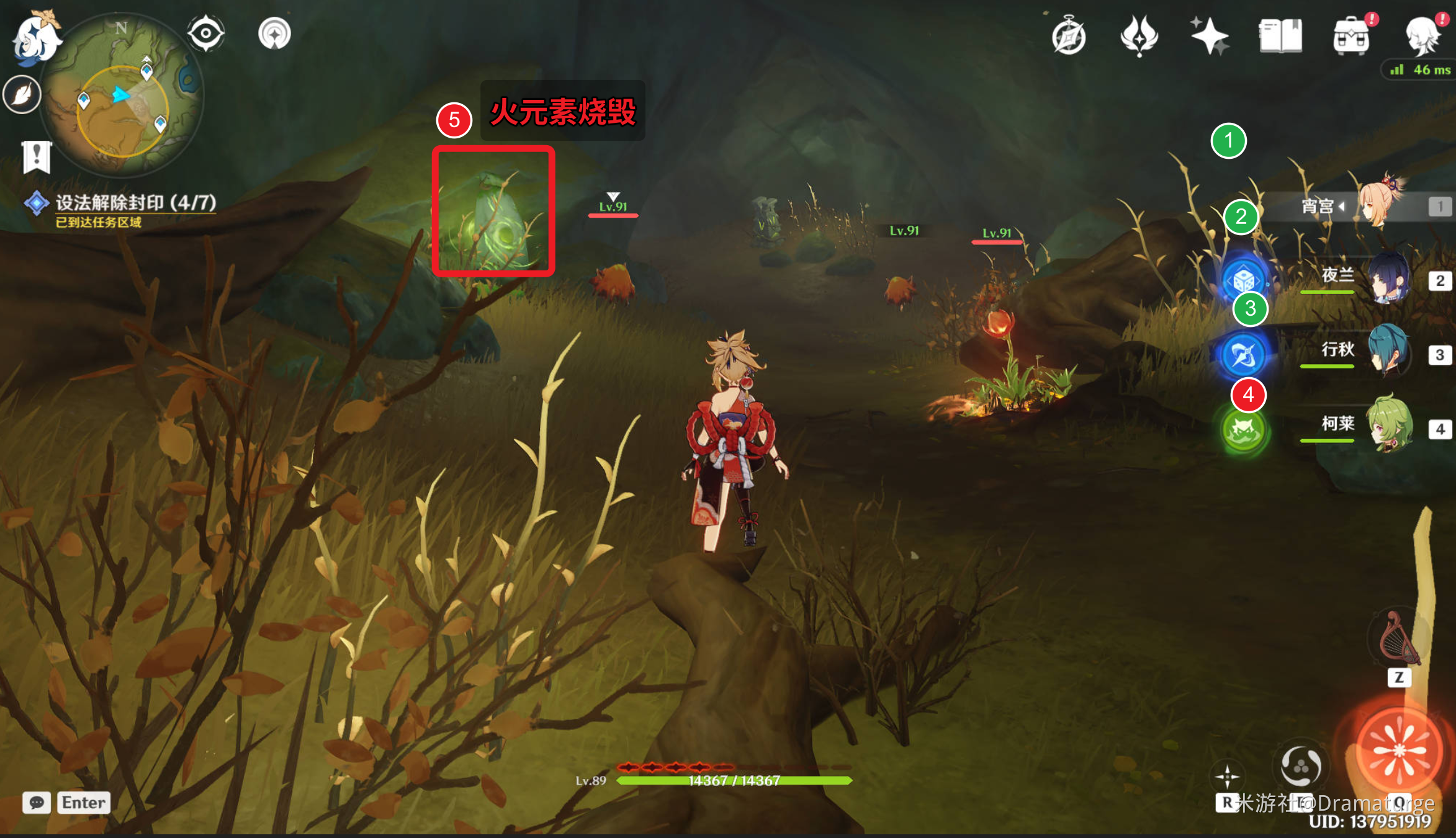Open the compass events icon
Screen dimensions: 1456x838
[1069, 37]
